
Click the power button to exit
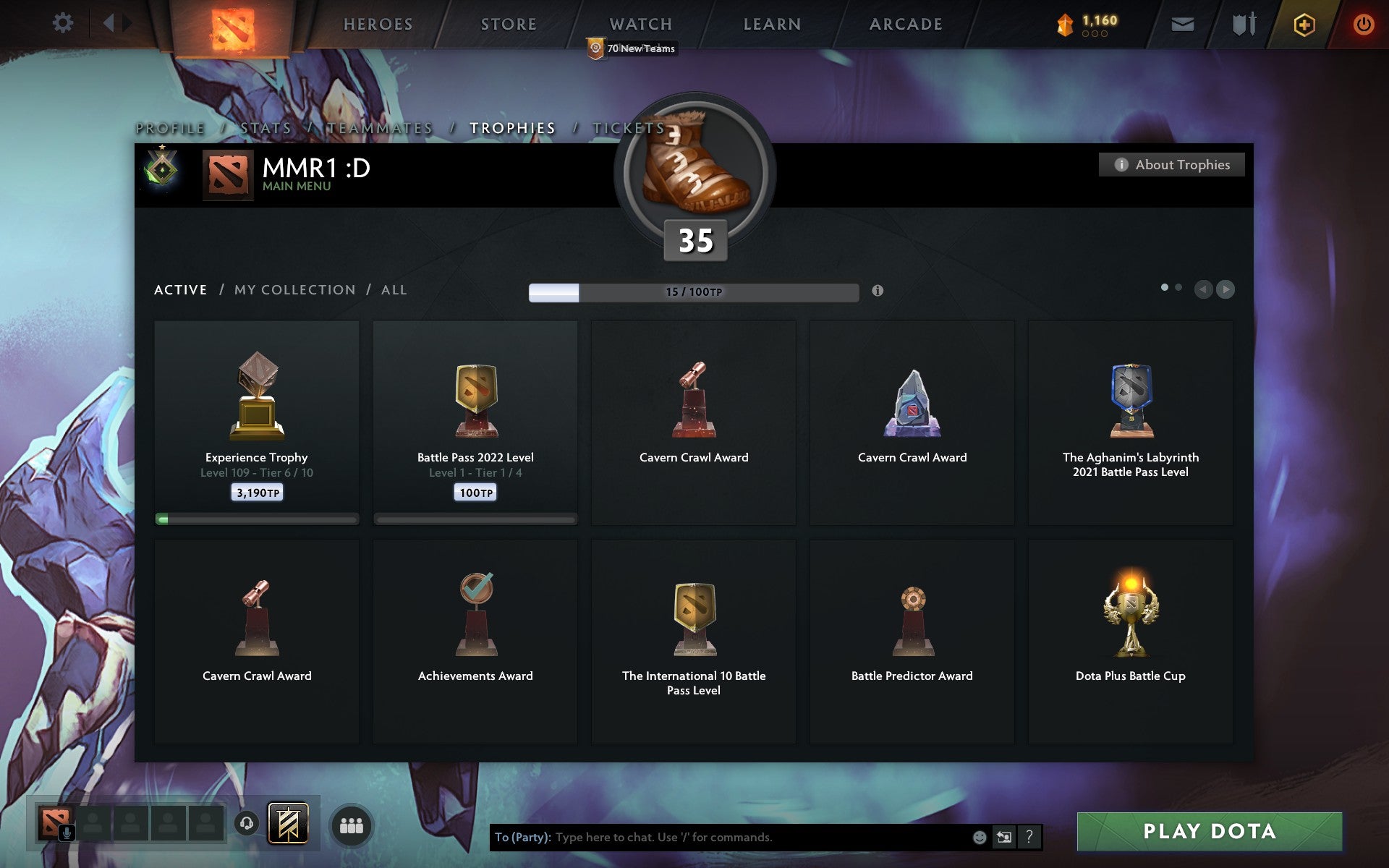pyautogui.click(x=1363, y=23)
